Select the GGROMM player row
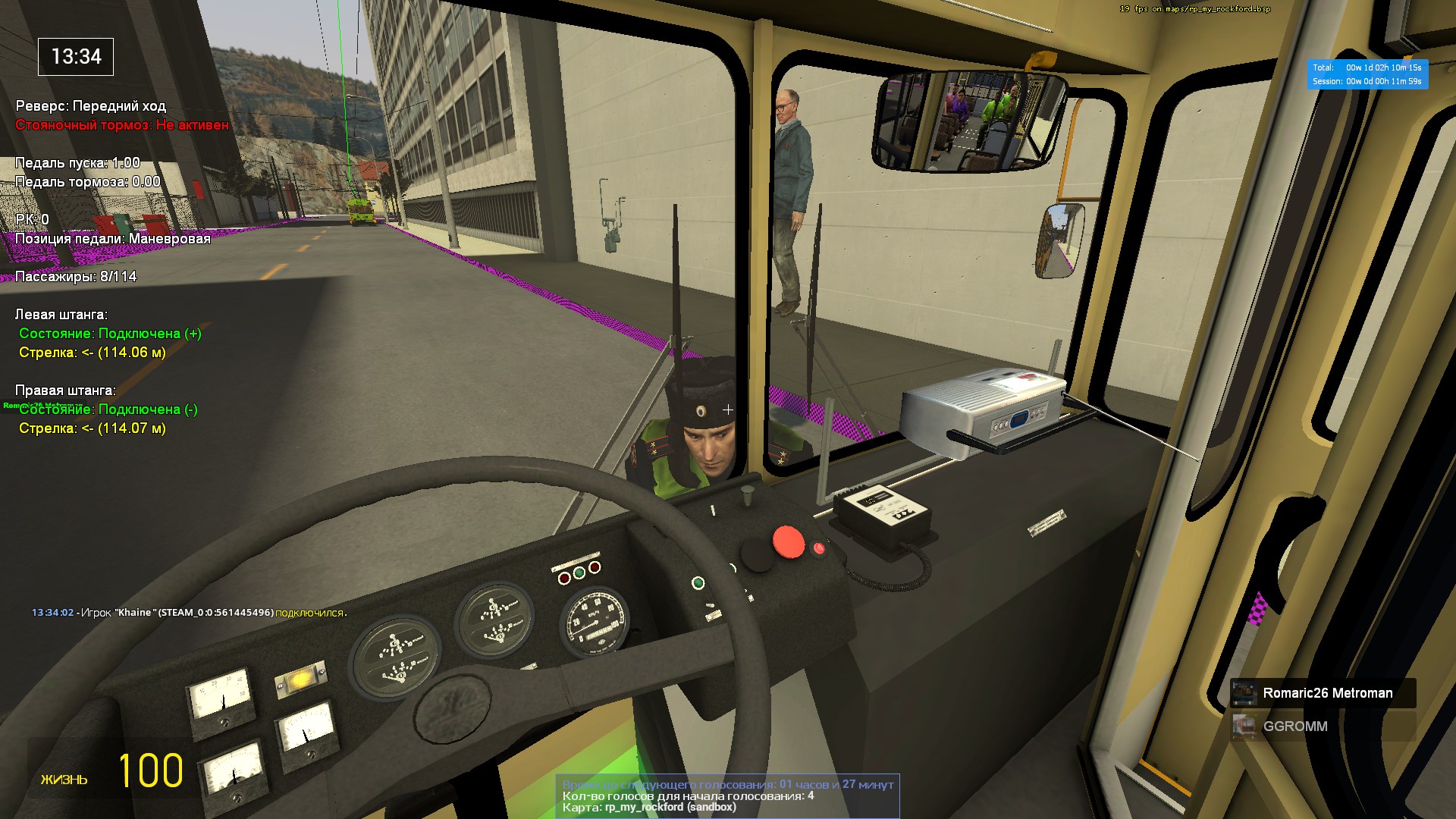This screenshot has width=1456, height=819. coord(1323,726)
